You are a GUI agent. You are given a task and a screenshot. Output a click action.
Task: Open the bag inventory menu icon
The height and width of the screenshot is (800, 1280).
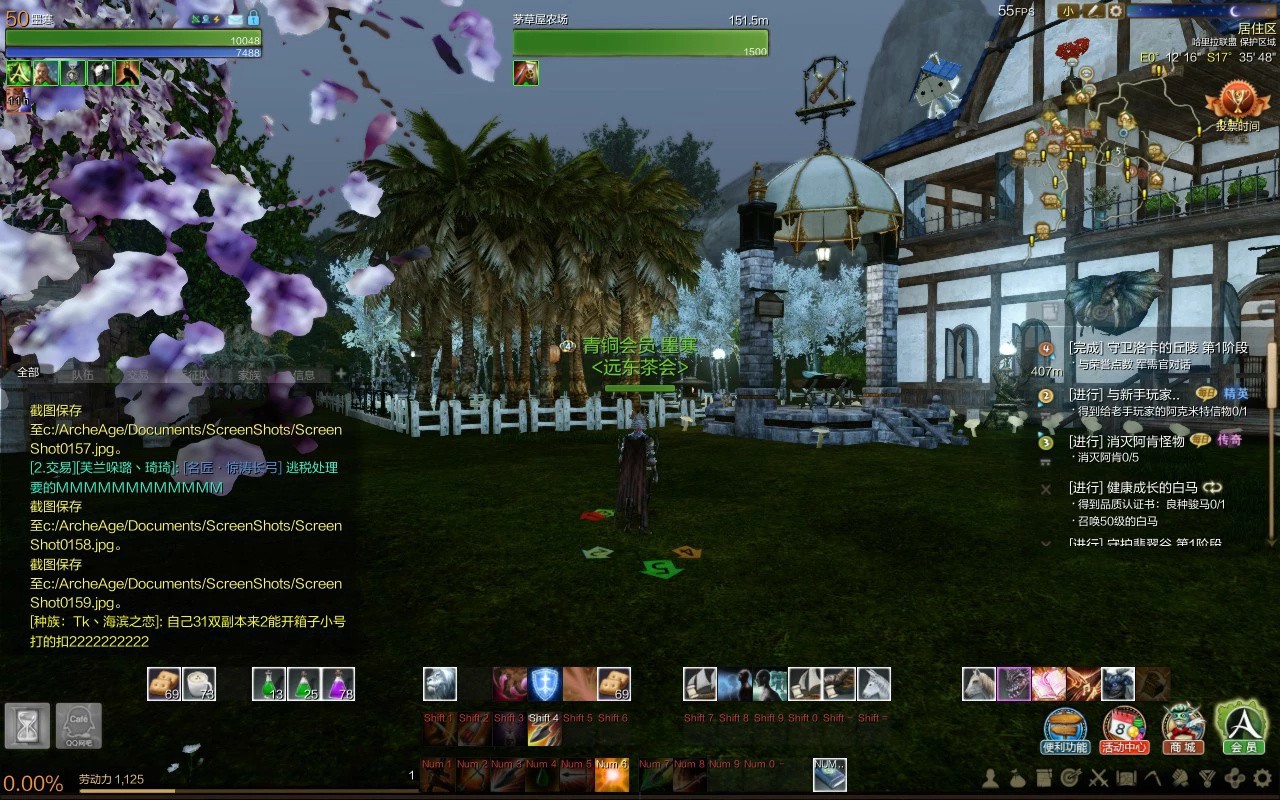(1018, 778)
